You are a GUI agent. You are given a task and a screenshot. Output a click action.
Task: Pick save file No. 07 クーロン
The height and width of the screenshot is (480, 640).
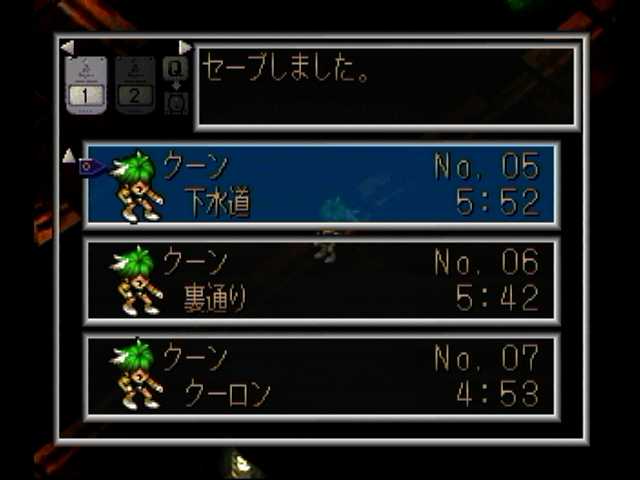(322, 376)
